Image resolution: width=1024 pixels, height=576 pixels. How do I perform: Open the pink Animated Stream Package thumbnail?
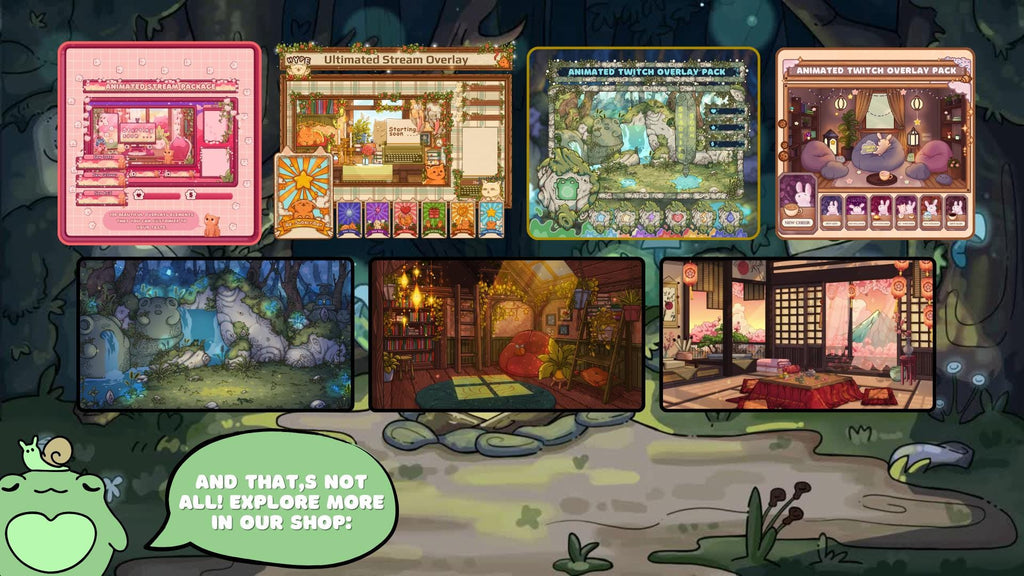[159, 143]
